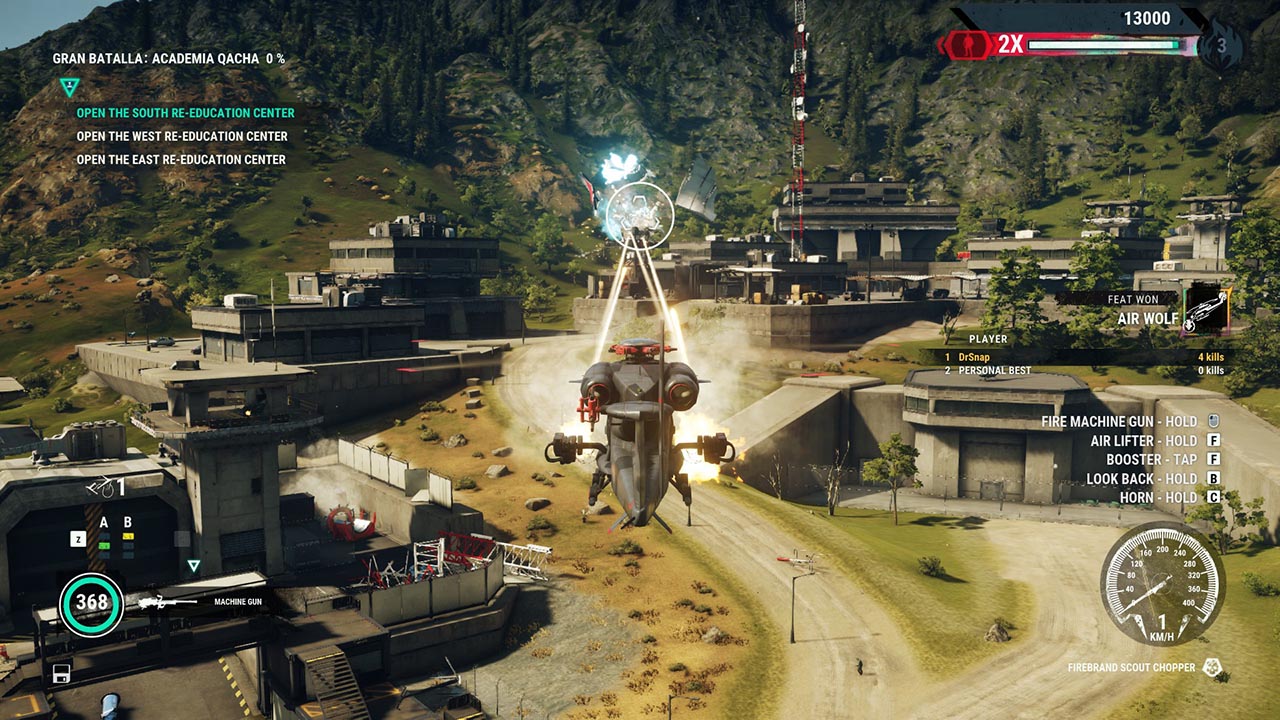Select the West Re-education Center objective

(x=182, y=136)
